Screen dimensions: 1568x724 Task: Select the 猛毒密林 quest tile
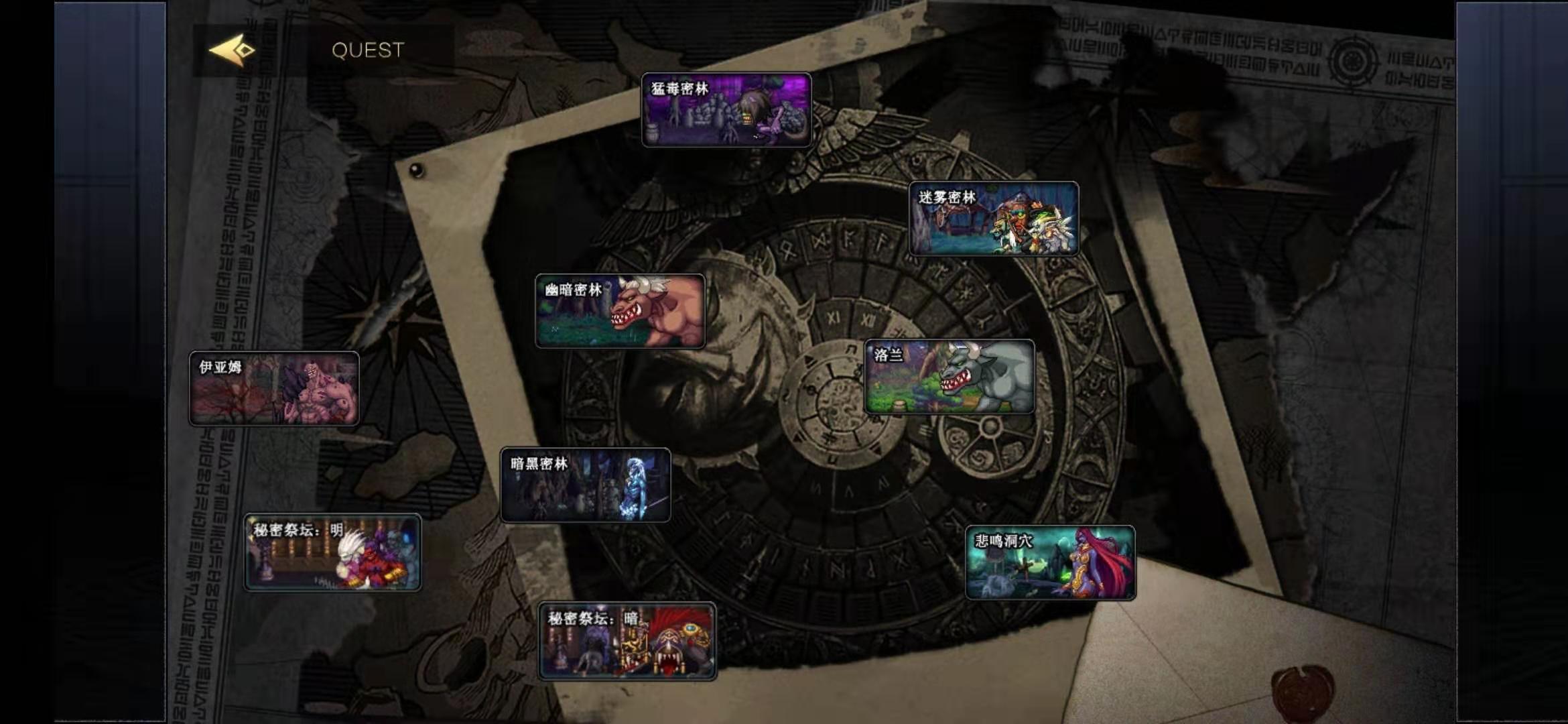point(726,110)
